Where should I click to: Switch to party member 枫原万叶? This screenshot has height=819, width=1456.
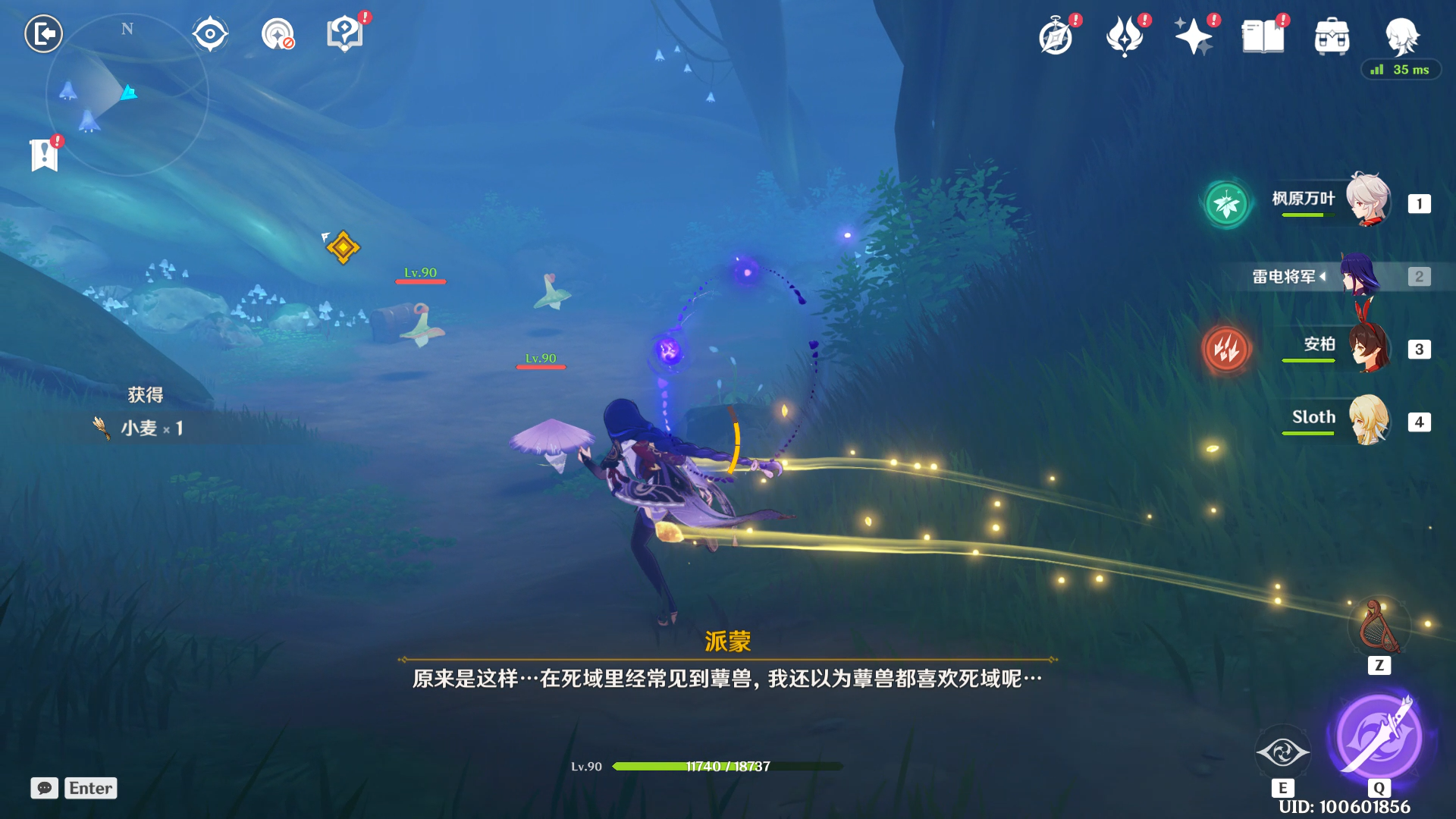tap(1367, 201)
